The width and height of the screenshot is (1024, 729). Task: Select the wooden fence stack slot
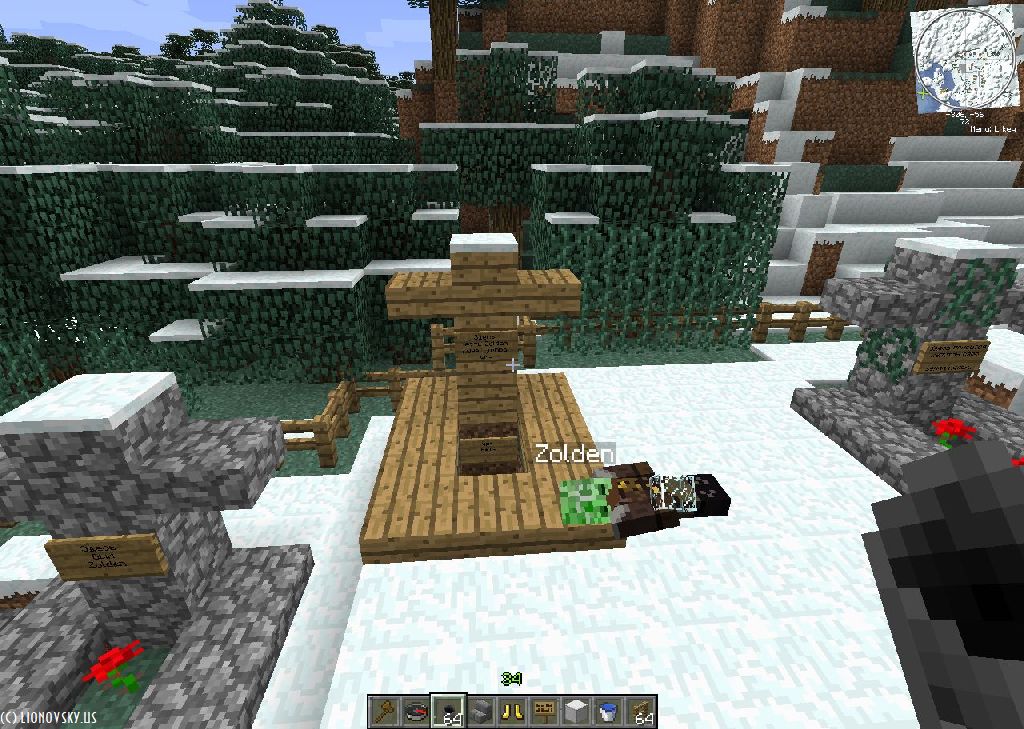click(641, 711)
